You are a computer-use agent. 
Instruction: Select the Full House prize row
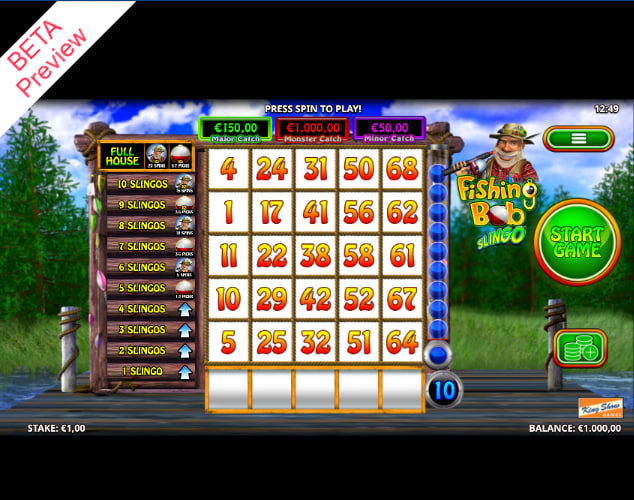147,156
